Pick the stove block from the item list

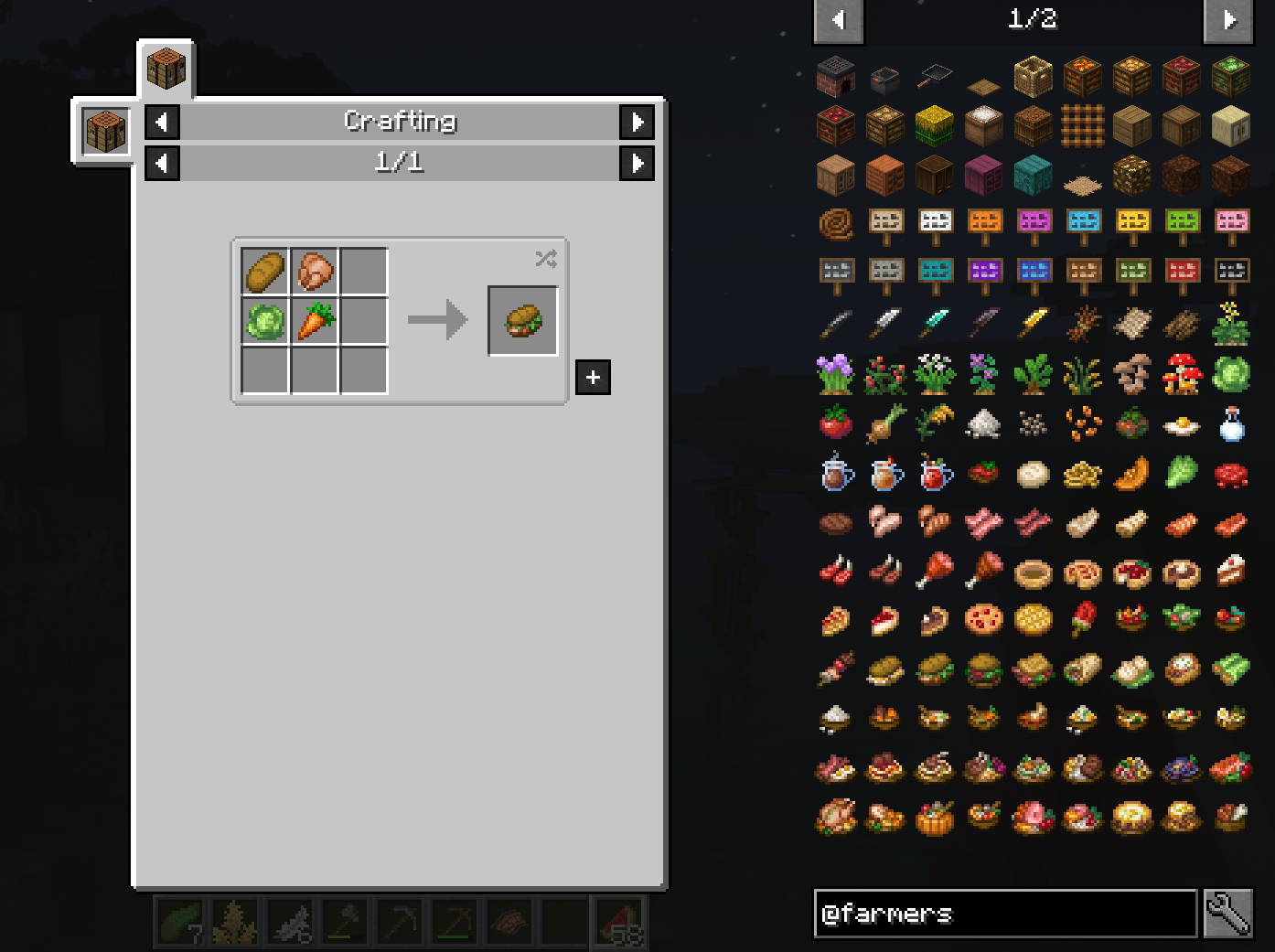pos(835,77)
